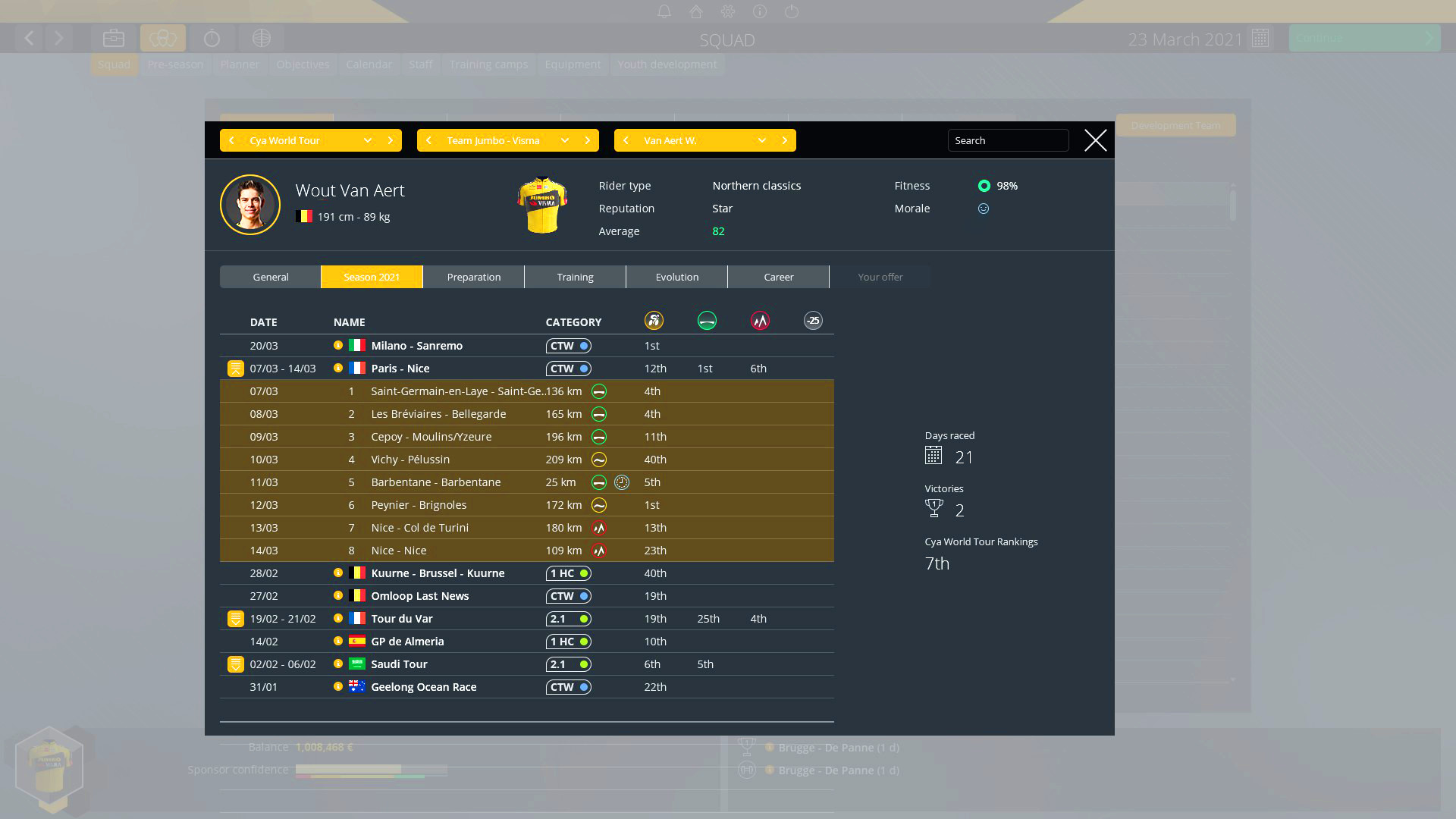This screenshot has height=819, width=1456.
Task: Open the Cya World Tour dropdown
Action: [x=367, y=140]
